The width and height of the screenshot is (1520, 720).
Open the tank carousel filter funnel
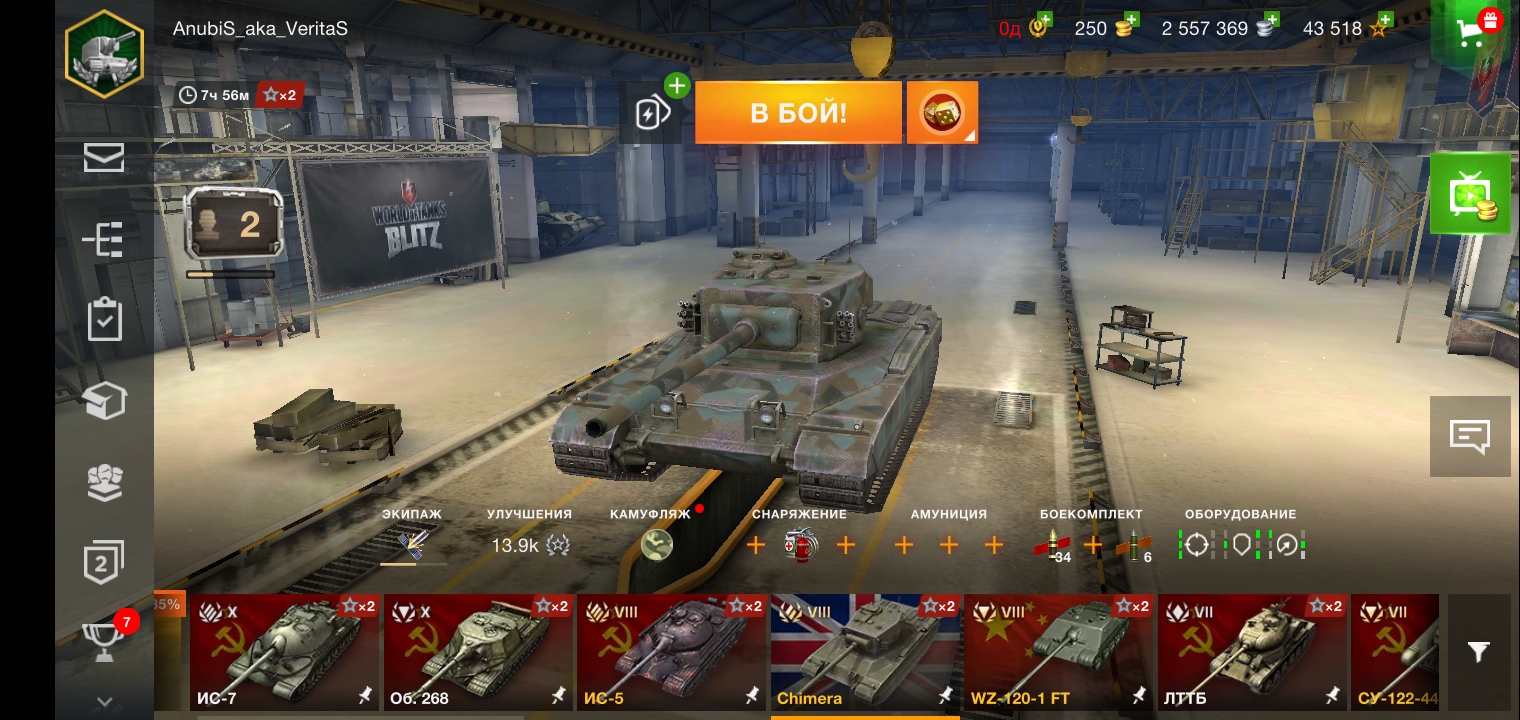coord(1479,651)
